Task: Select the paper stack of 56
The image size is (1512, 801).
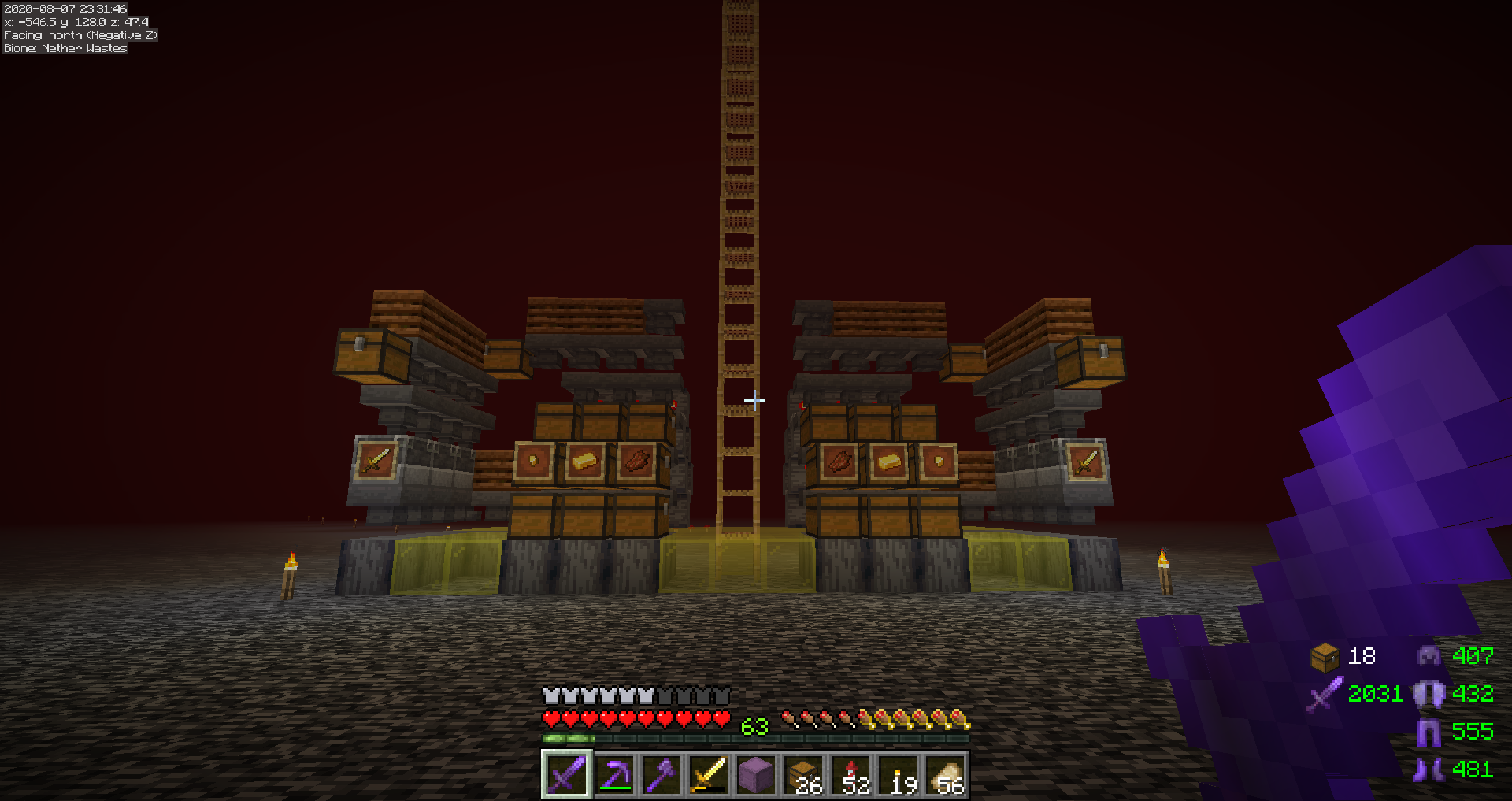Action: (x=946, y=775)
